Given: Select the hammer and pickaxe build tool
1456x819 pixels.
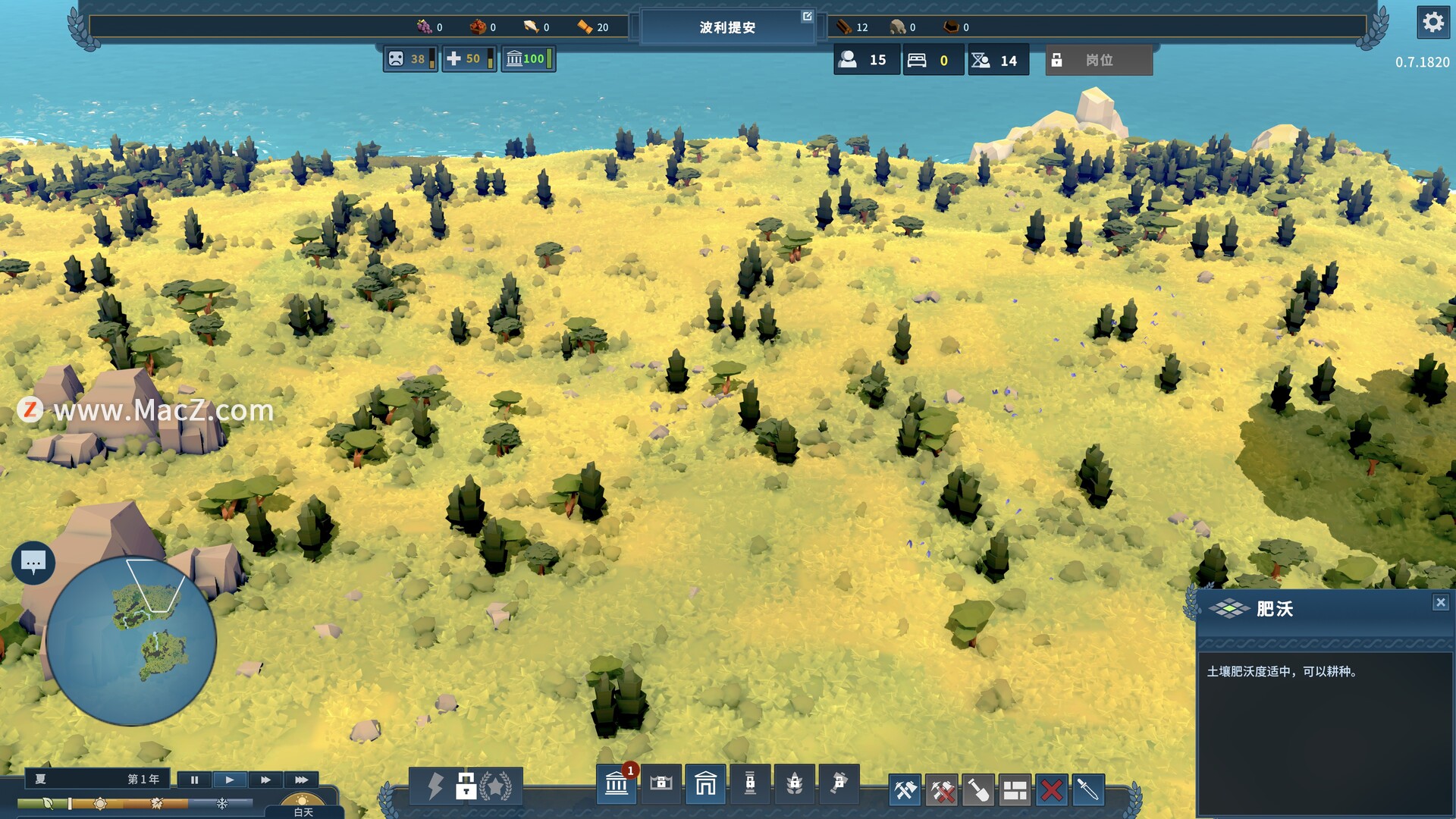Looking at the screenshot, I should [x=905, y=791].
